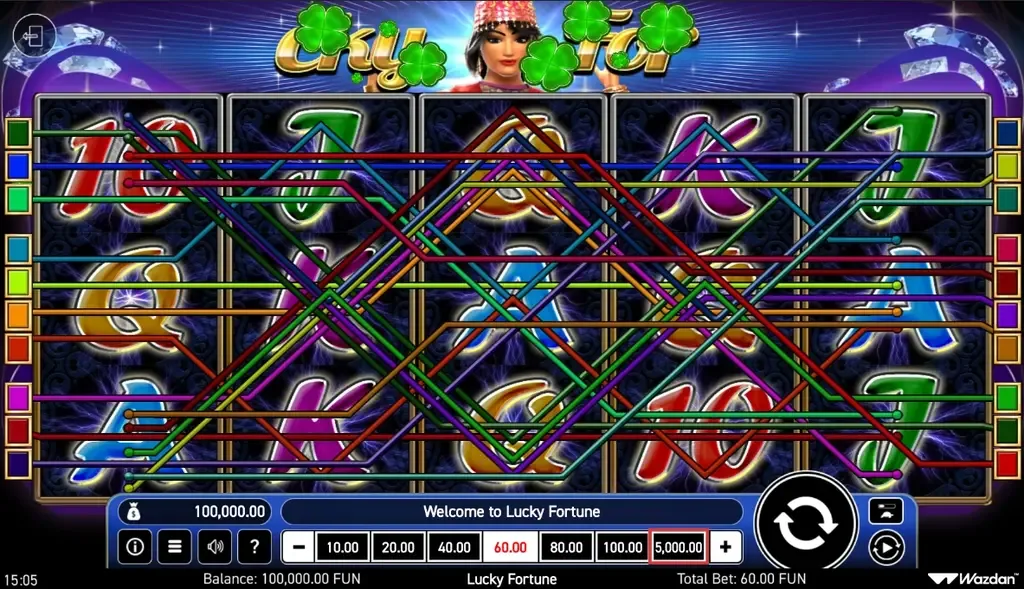Exit the game via the door icon
The width and height of the screenshot is (1024, 589).
pos(33,38)
